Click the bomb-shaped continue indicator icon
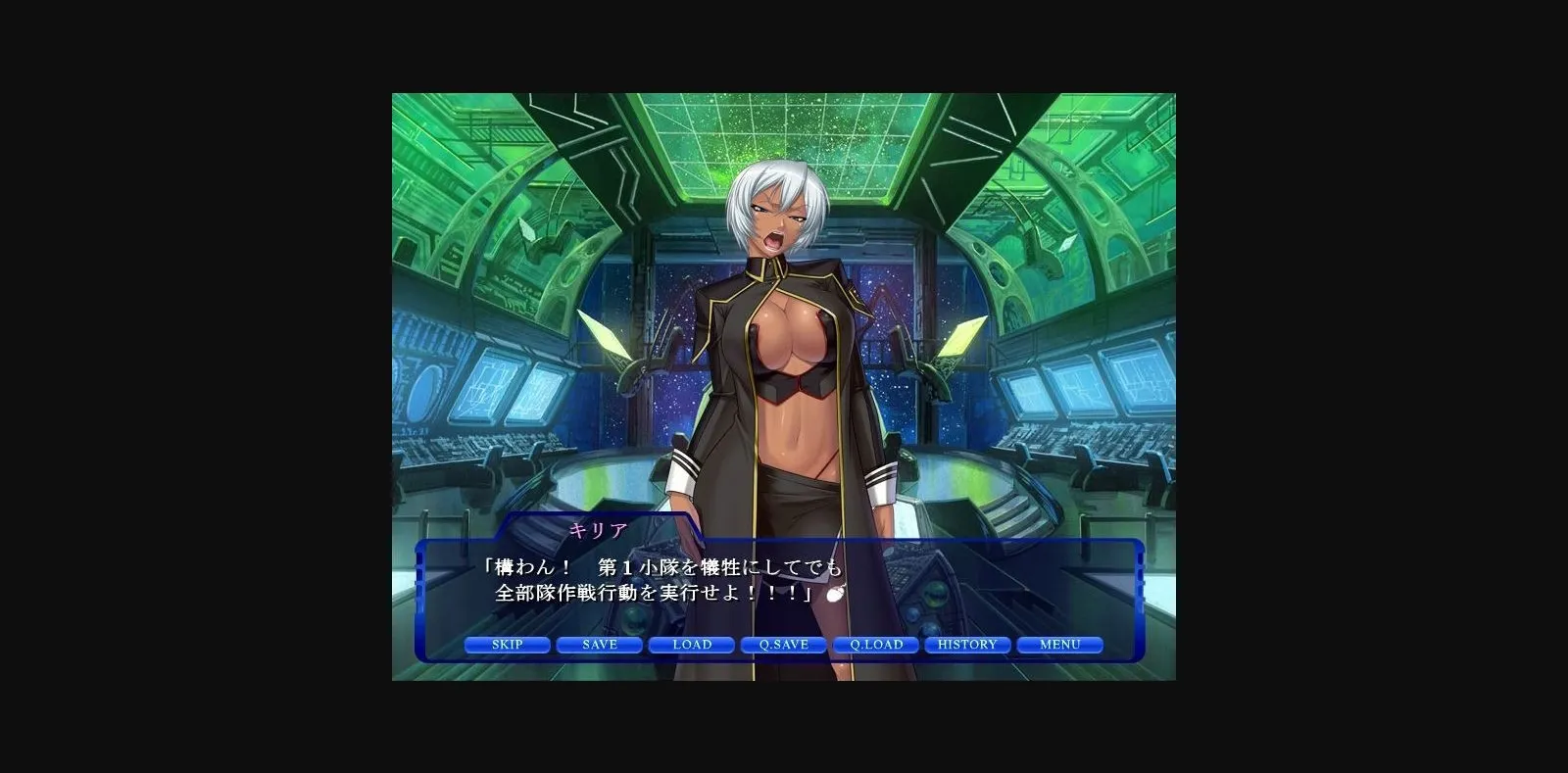The height and width of the screenshot is (773, 1568). click(x=834, y=592)
